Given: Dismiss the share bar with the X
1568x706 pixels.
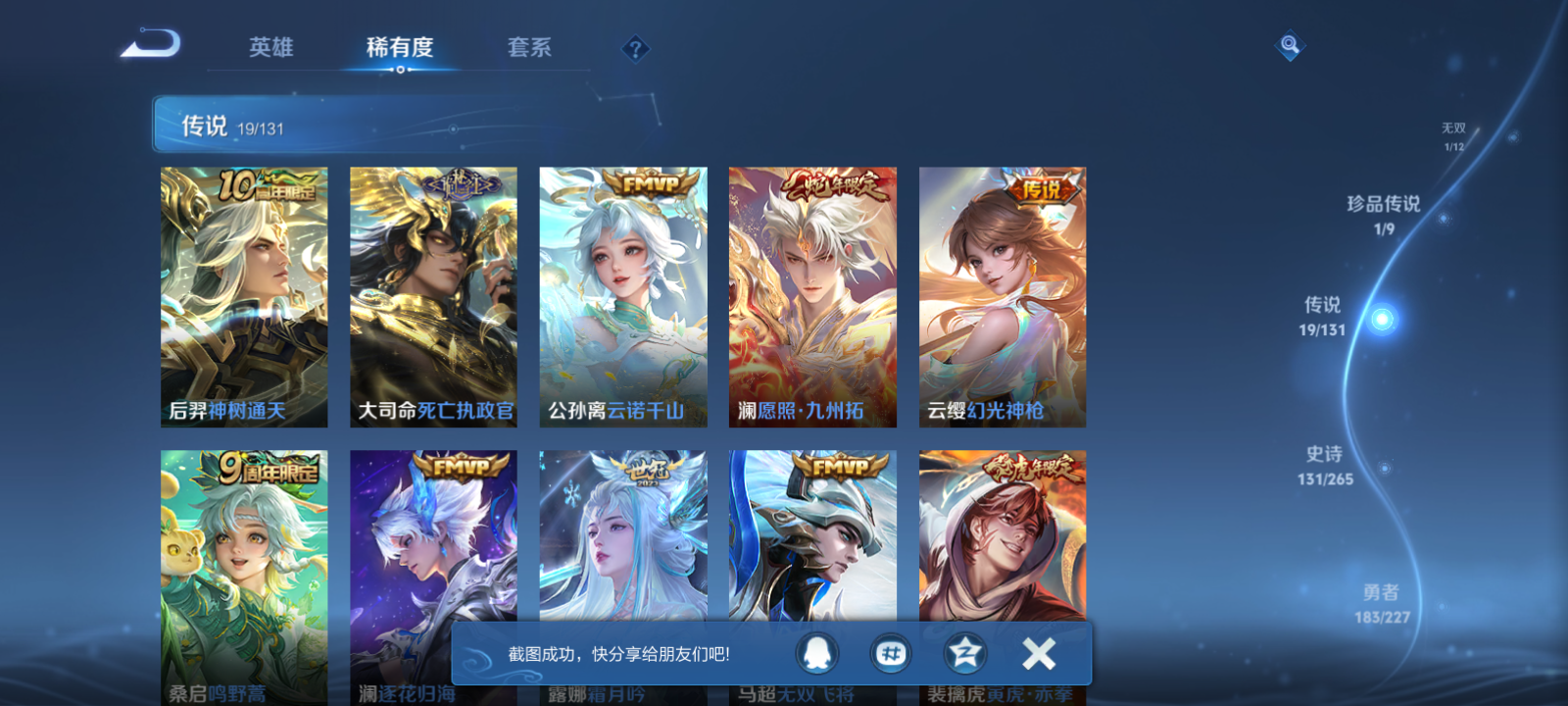Looking at the screenshot, I should [x=1038, y=652].
